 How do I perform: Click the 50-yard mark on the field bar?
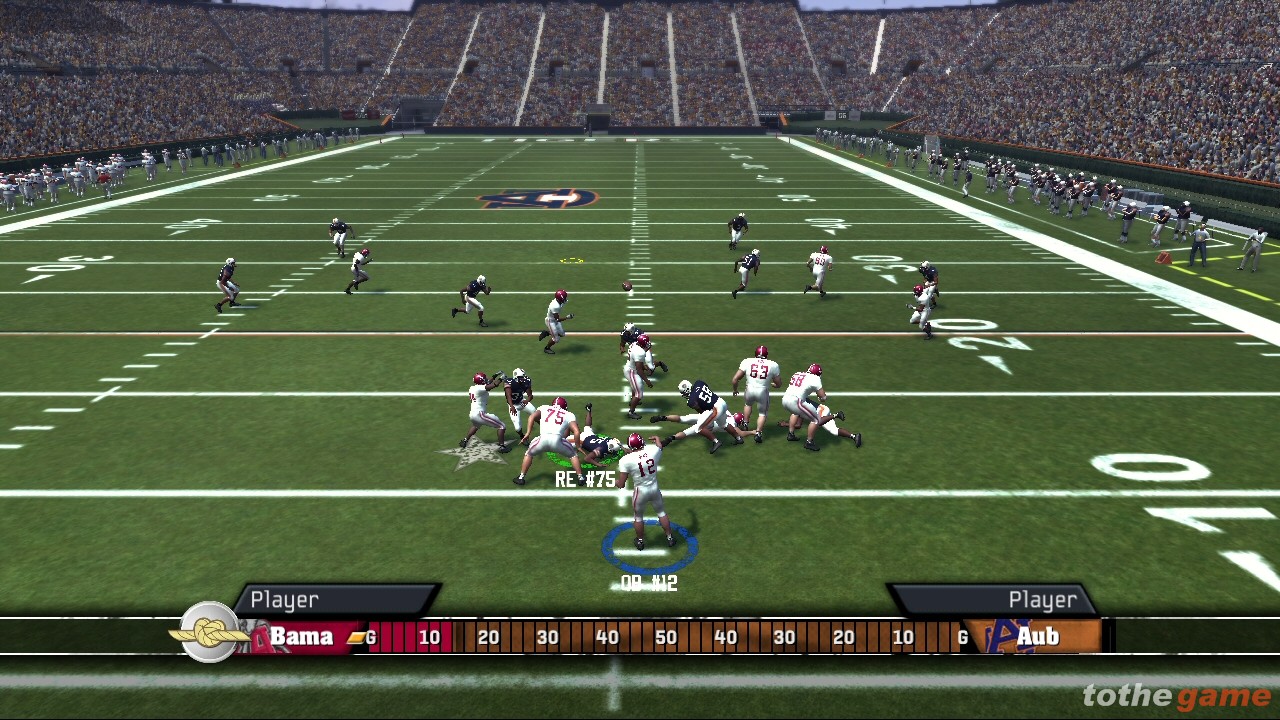(x=666, y=637)
